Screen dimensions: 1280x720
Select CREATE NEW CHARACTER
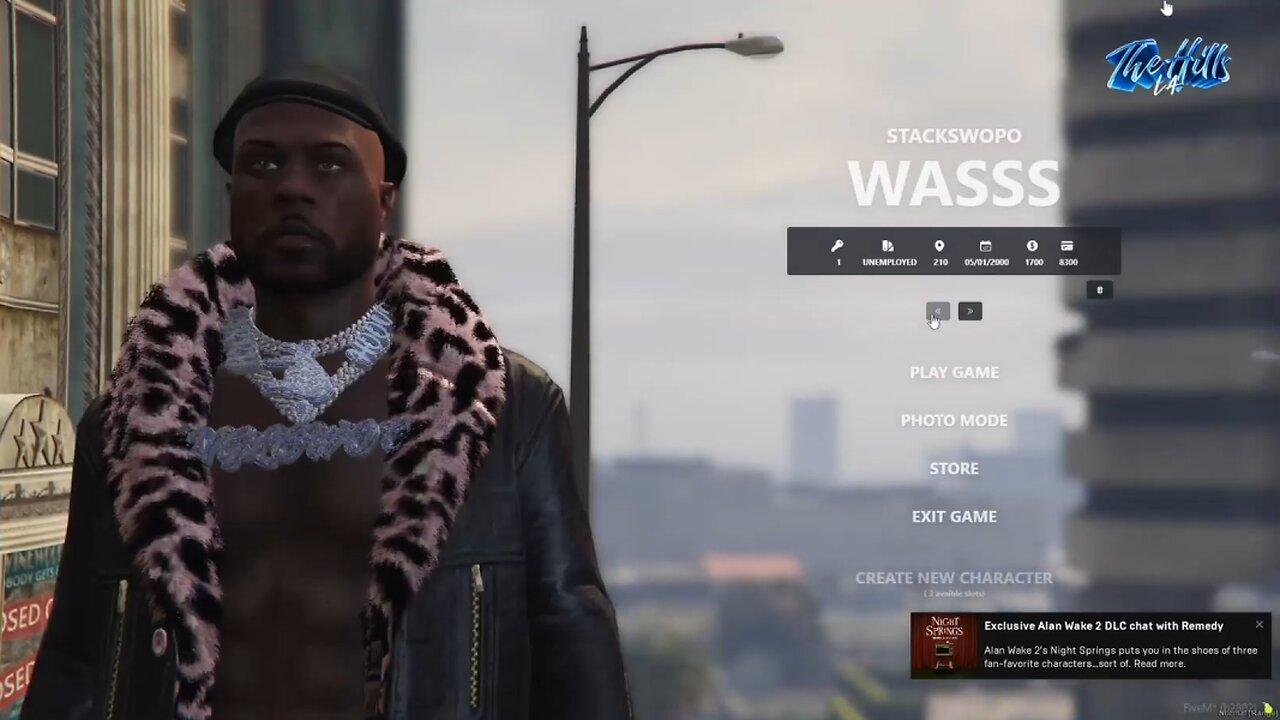(x=954, y=578)
